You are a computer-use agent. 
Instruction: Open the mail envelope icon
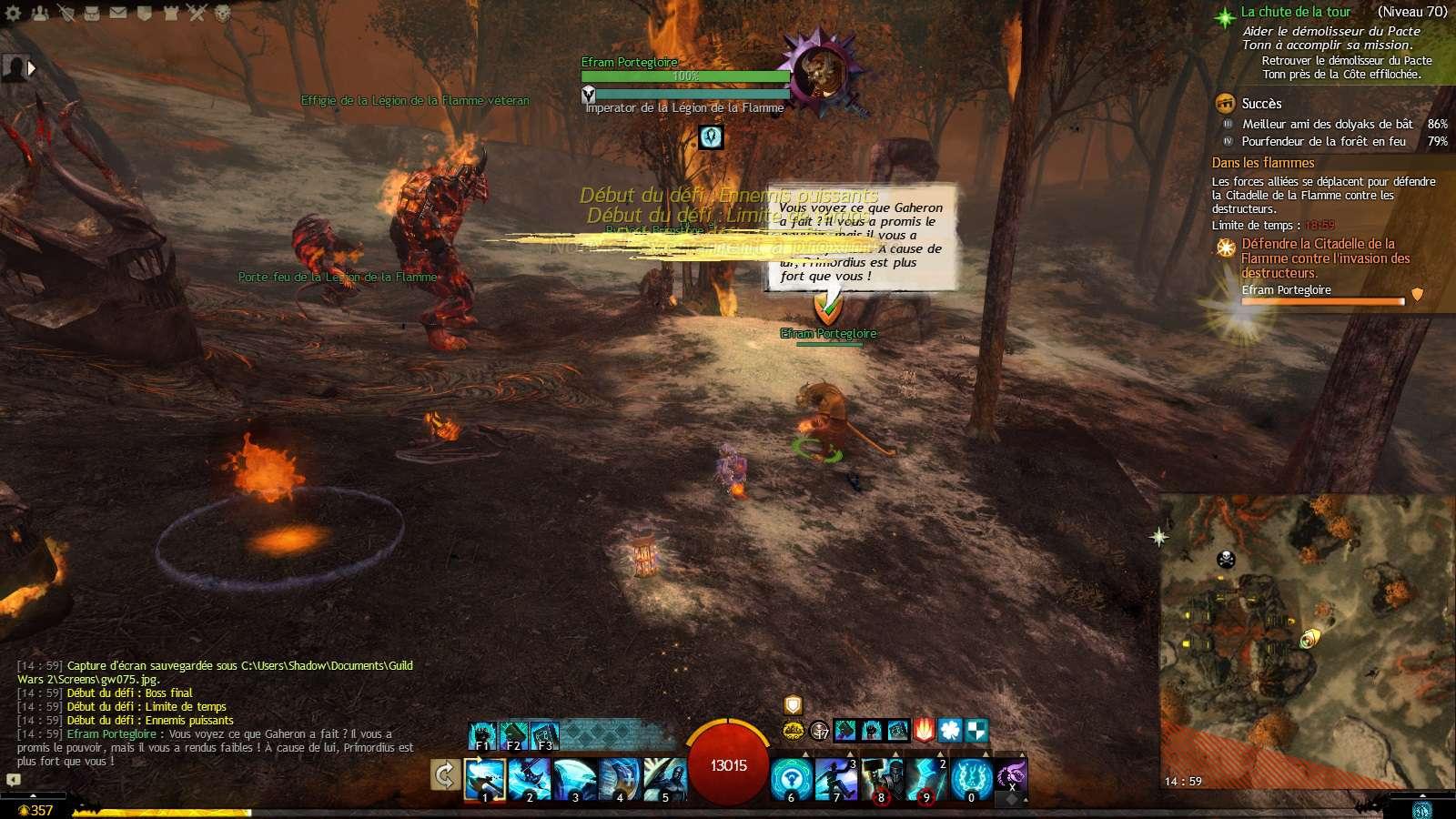click(x=118, y=13)
